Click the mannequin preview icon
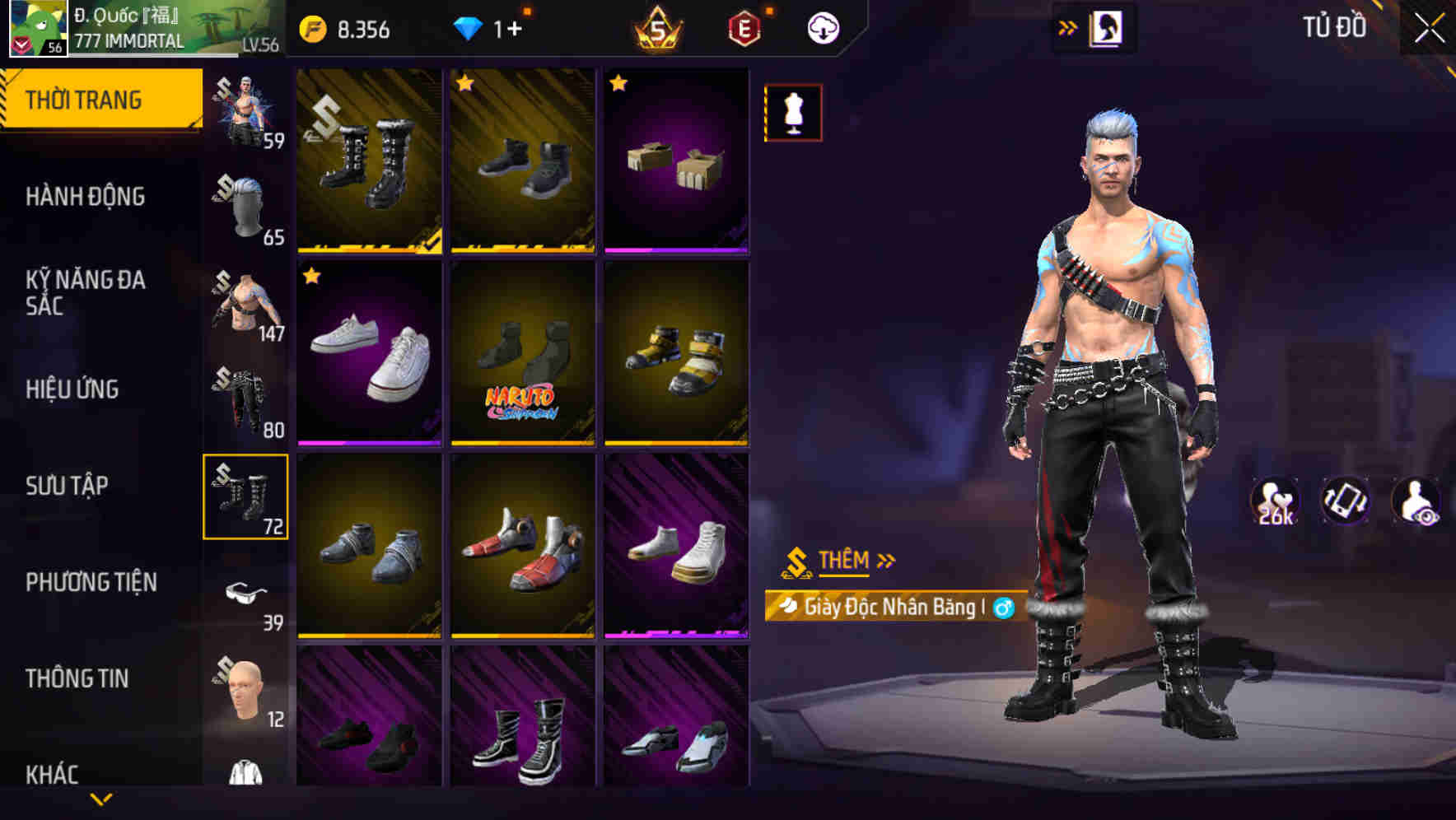This screenshot has width=1456, height=820. (x=792, y=112)
